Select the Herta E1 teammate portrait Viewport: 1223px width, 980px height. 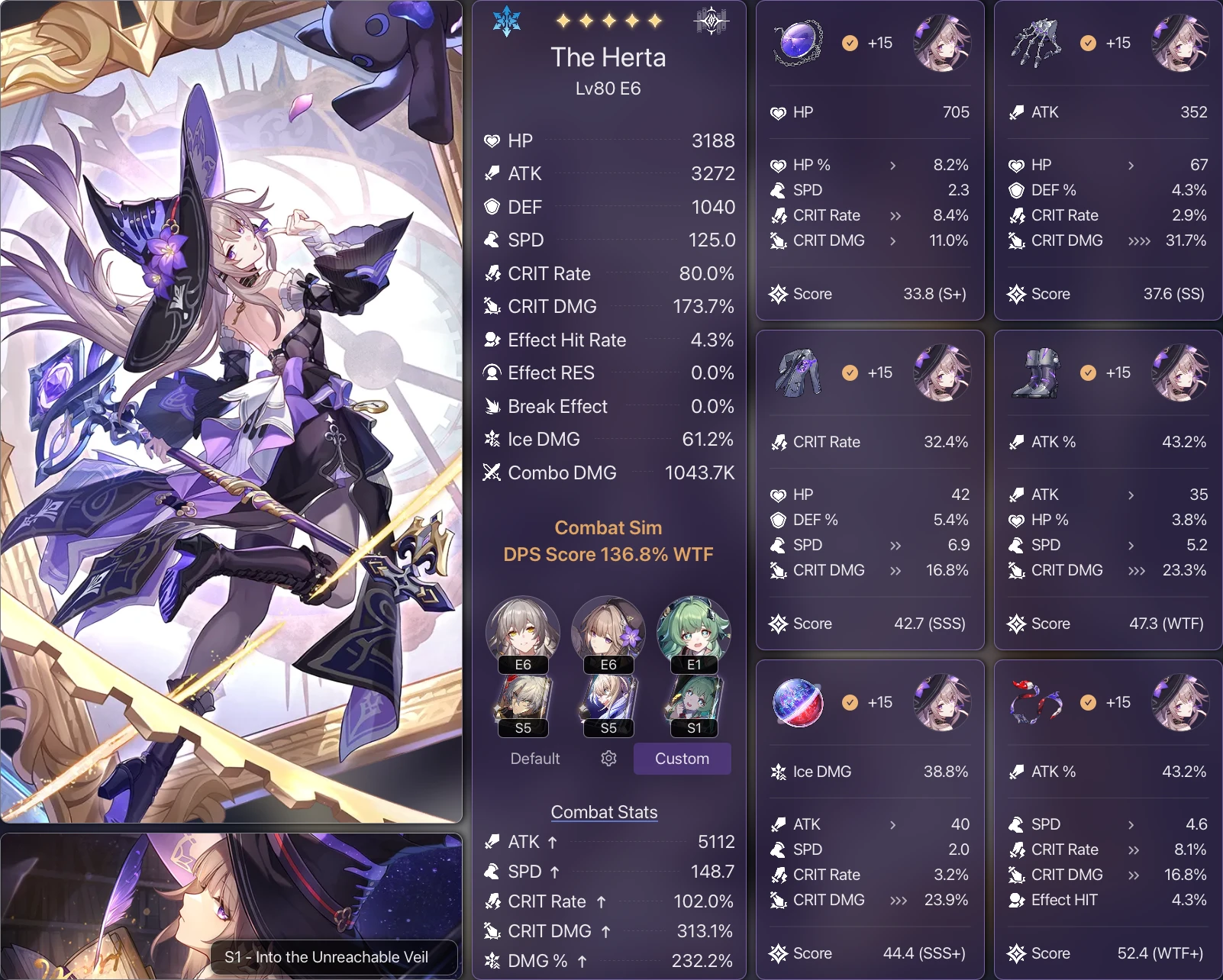point(693,631)
